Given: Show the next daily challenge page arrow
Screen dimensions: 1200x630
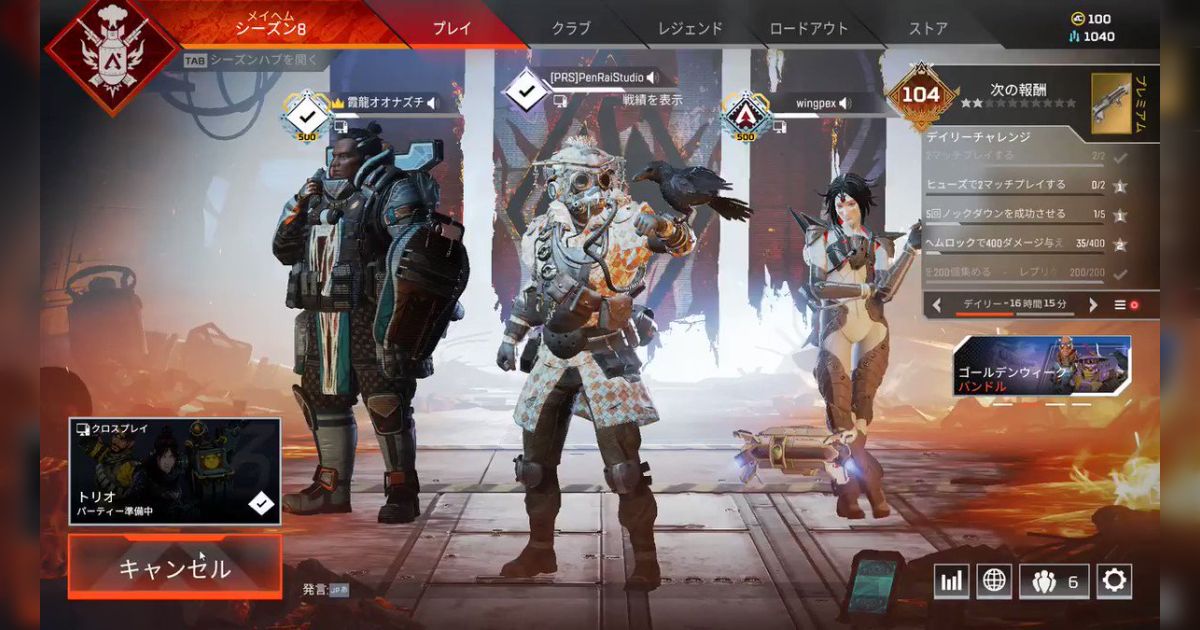Looking at the screenshot, I should click(1093, 305).
